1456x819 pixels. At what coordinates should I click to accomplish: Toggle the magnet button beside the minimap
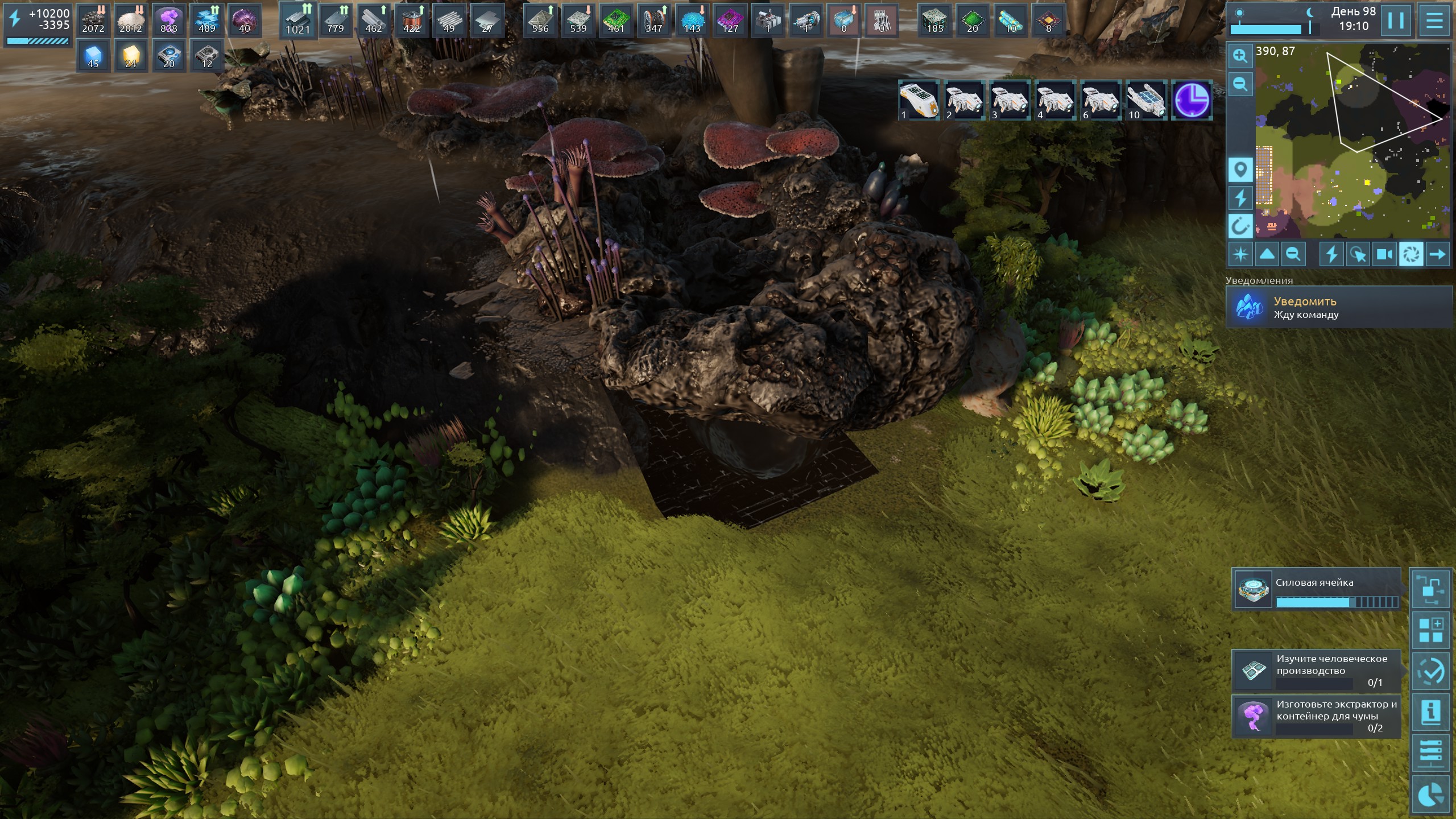1240,226
